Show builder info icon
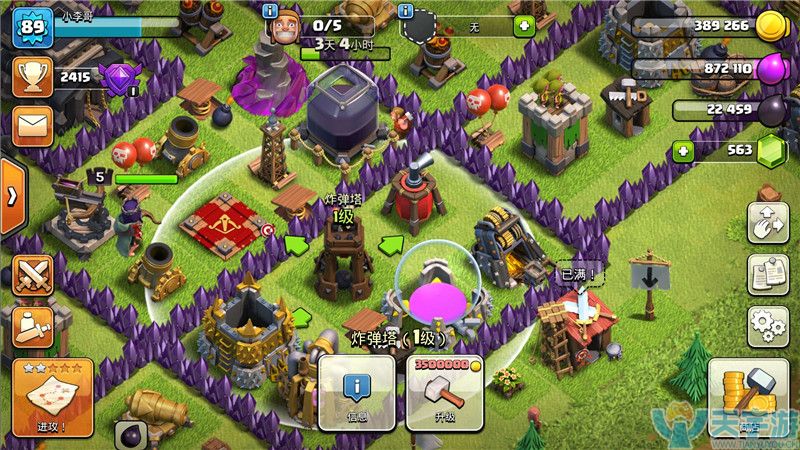The width and height of the screenshot is (800, 450). 271,10
